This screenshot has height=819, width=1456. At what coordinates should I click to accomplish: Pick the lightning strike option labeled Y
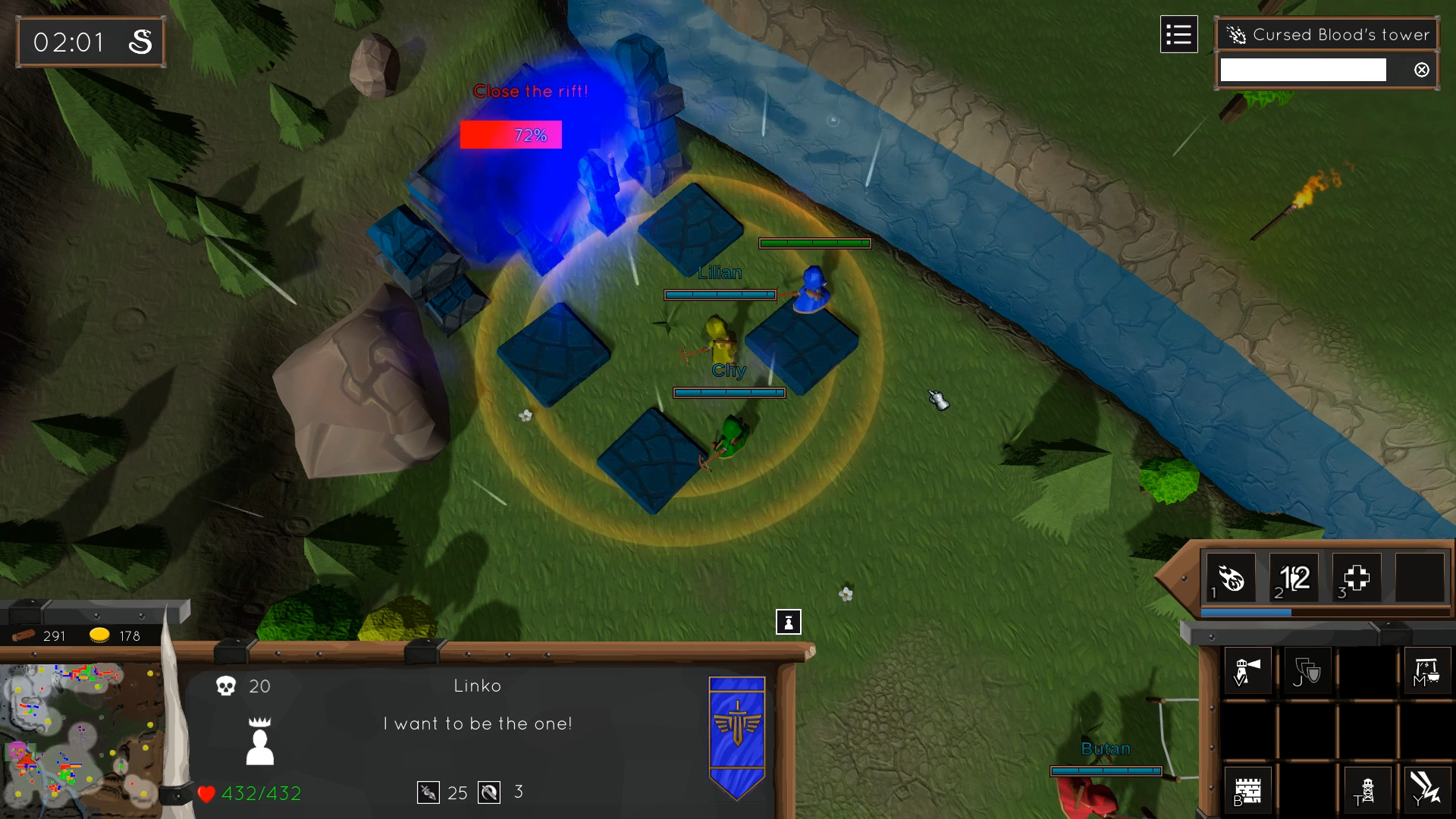1429,789
